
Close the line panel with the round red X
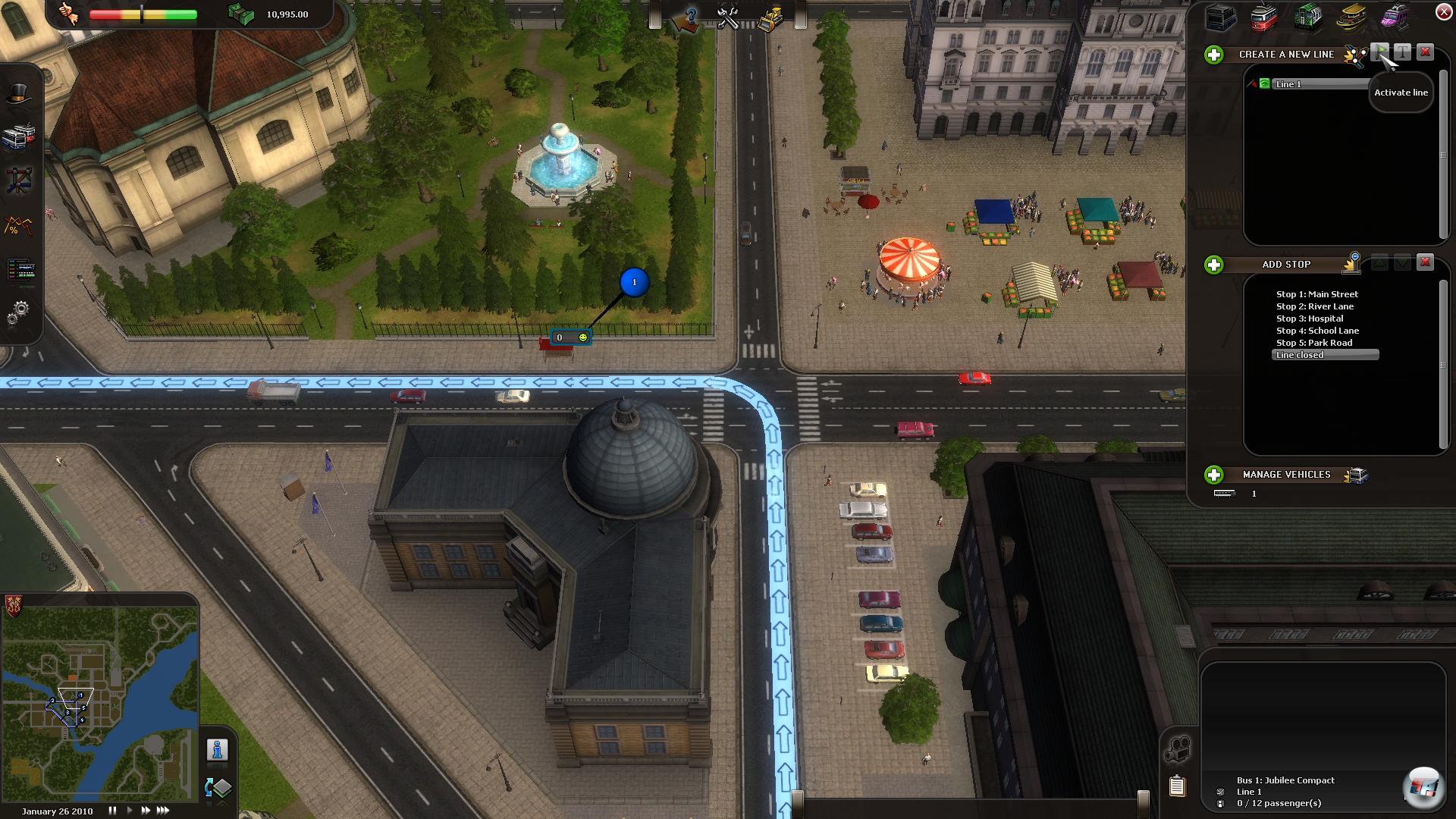pyautogui.click(x=1443, y=11)
